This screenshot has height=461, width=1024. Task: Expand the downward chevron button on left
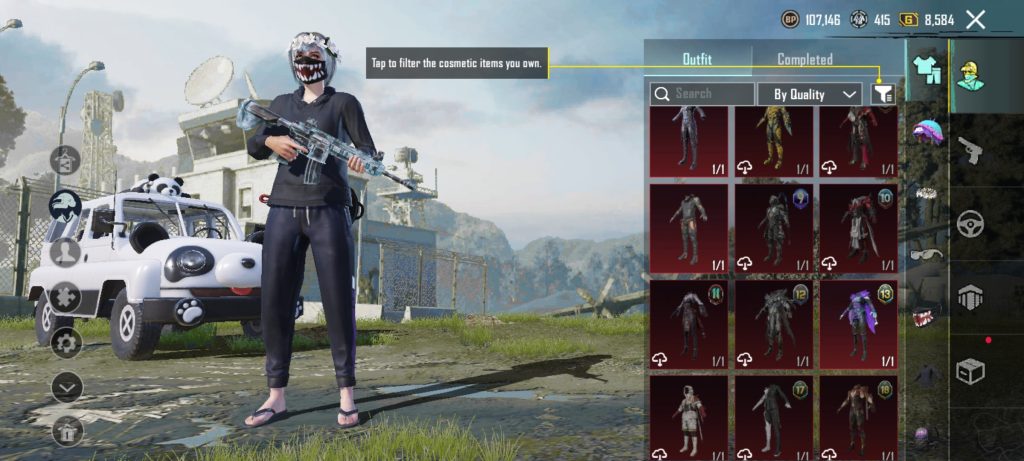(x=66, y=386)
